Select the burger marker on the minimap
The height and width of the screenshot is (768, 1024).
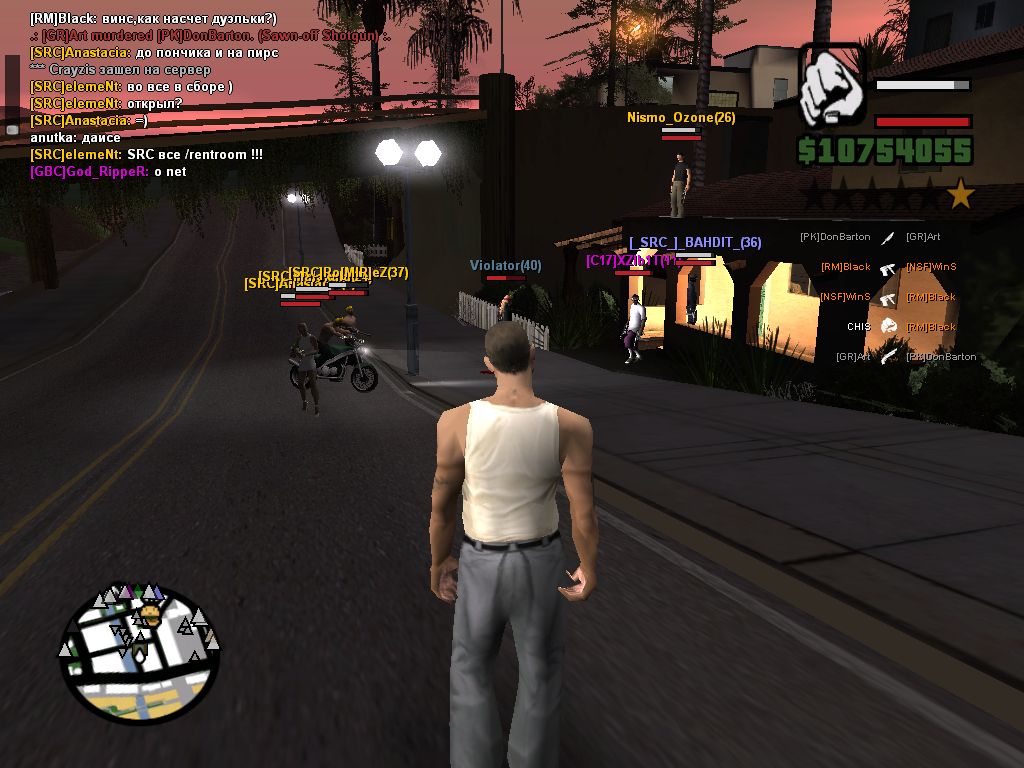150,613
